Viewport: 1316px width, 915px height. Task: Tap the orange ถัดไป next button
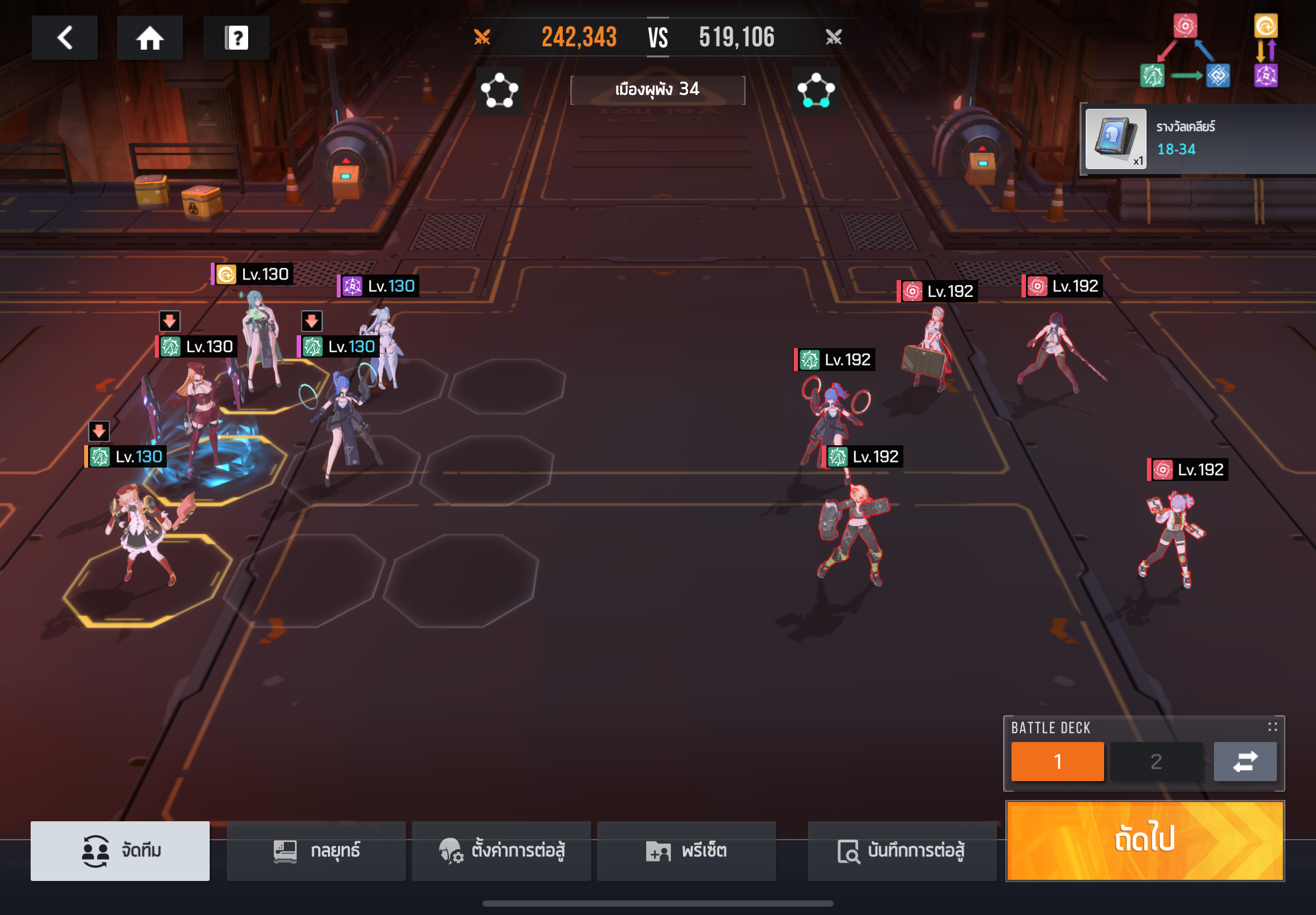[1144, 840]
